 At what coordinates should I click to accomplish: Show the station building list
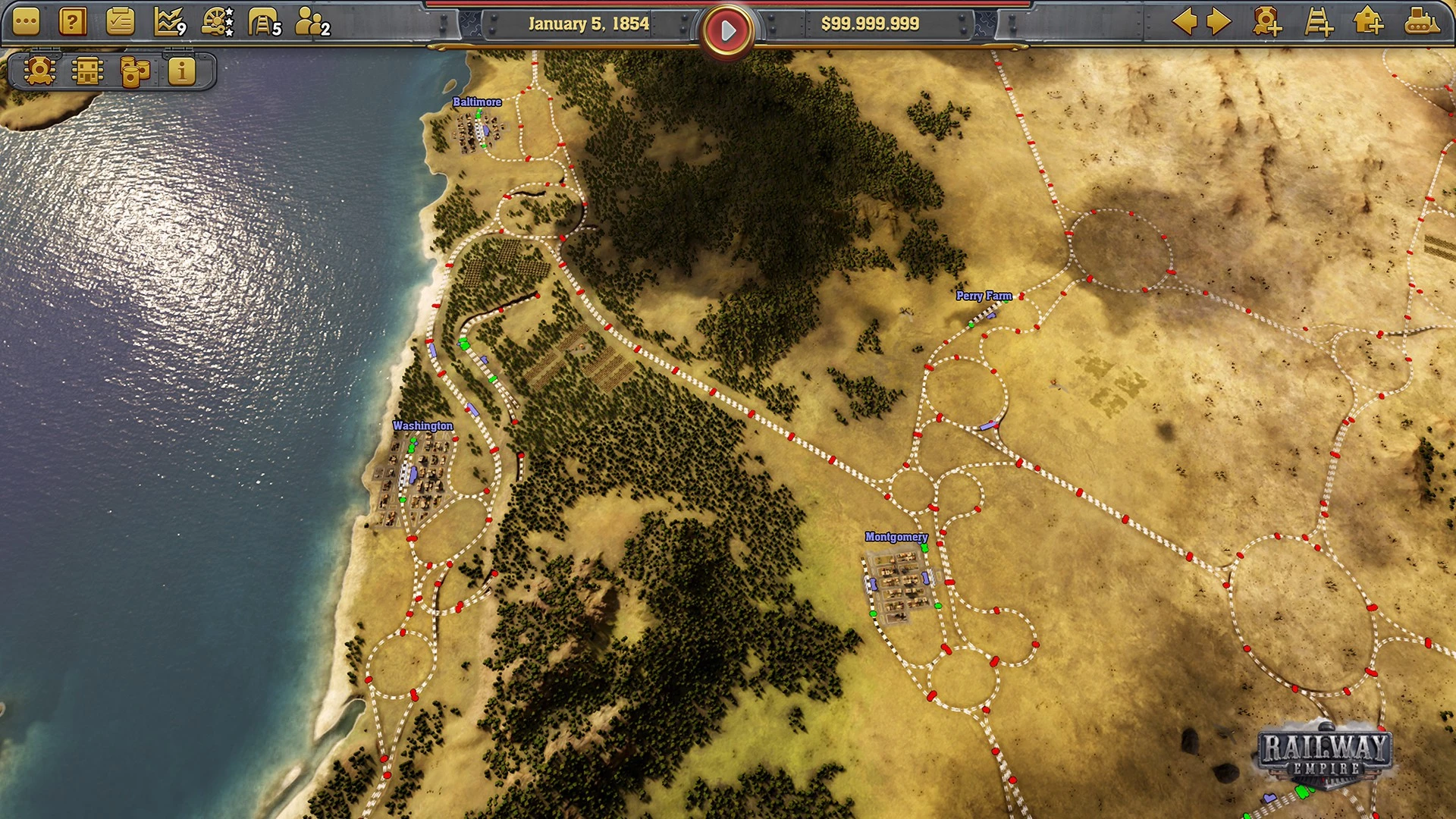coord(87,71)
